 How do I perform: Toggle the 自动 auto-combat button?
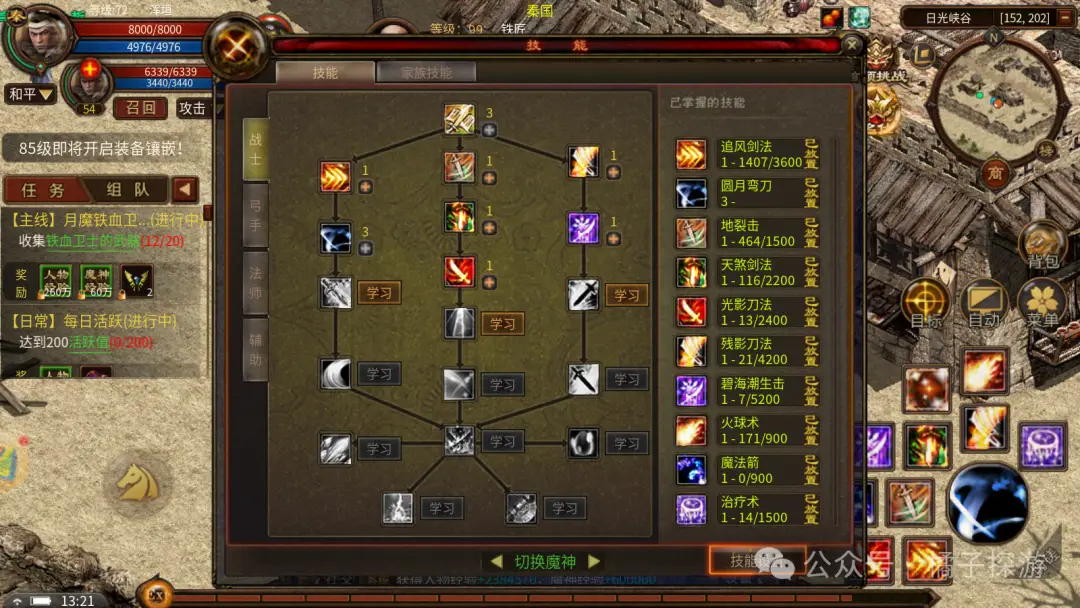984,304
